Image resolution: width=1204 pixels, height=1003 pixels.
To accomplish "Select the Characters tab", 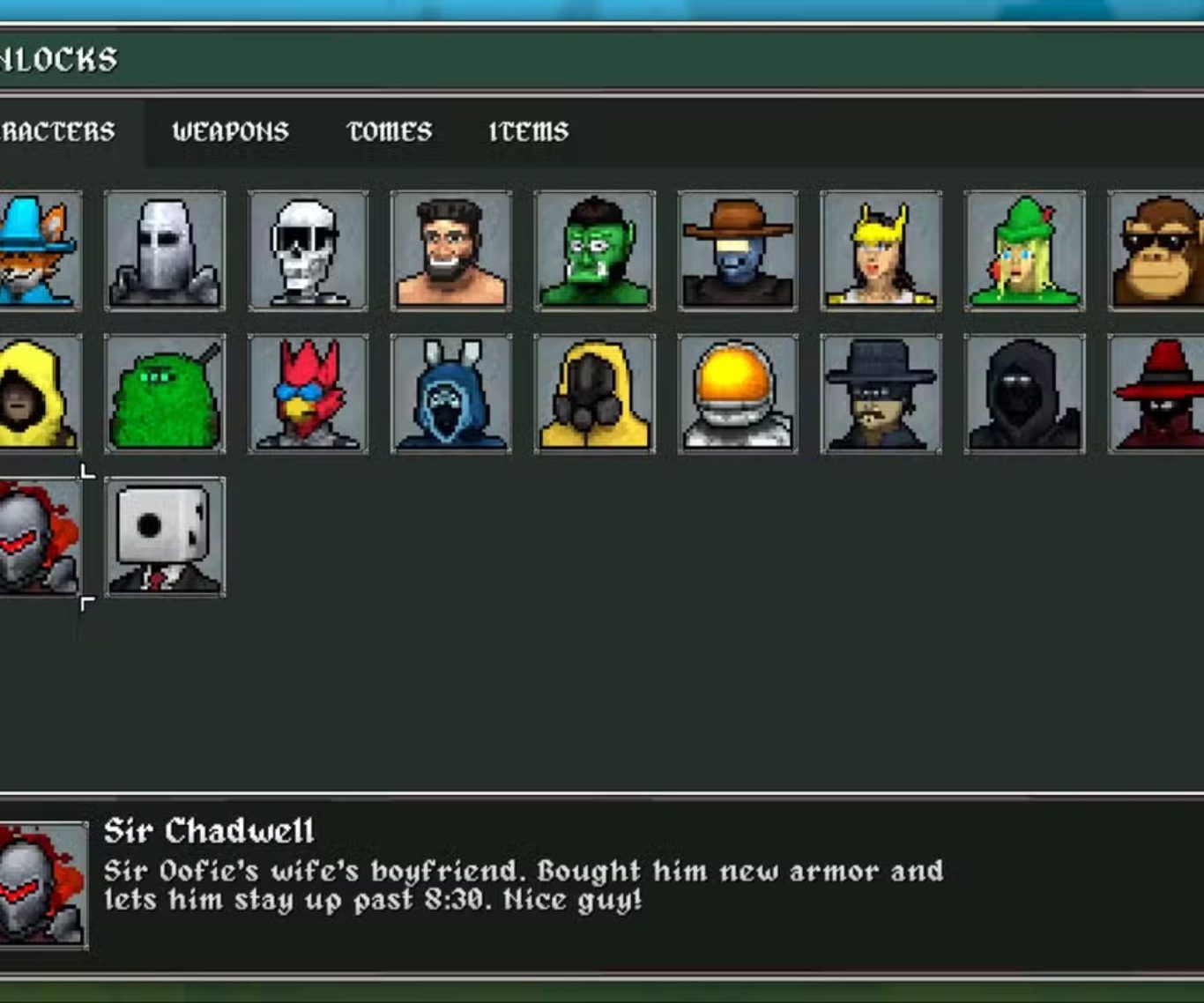I will [58, 132].
